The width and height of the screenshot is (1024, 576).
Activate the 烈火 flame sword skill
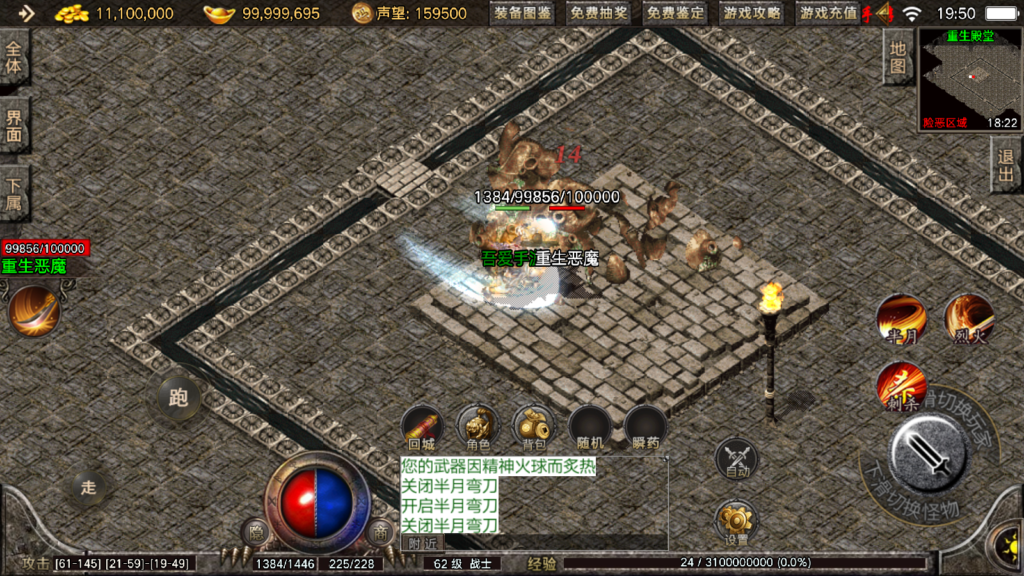coord(968,320)
